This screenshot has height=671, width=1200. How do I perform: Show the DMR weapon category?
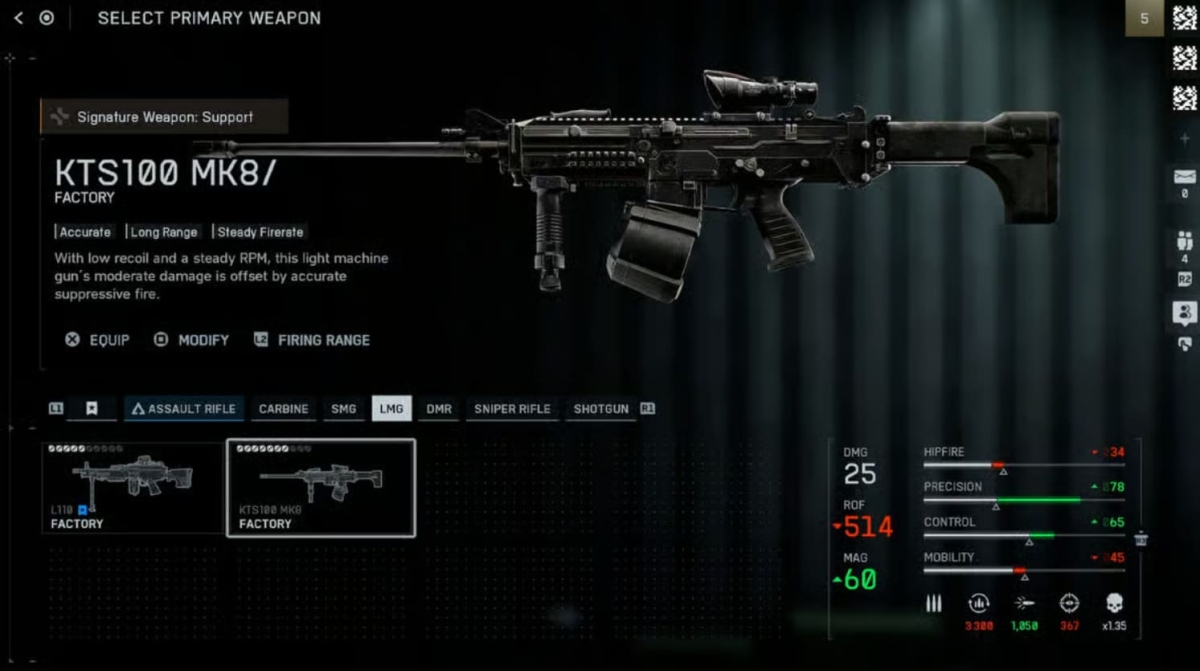point(439,409)
